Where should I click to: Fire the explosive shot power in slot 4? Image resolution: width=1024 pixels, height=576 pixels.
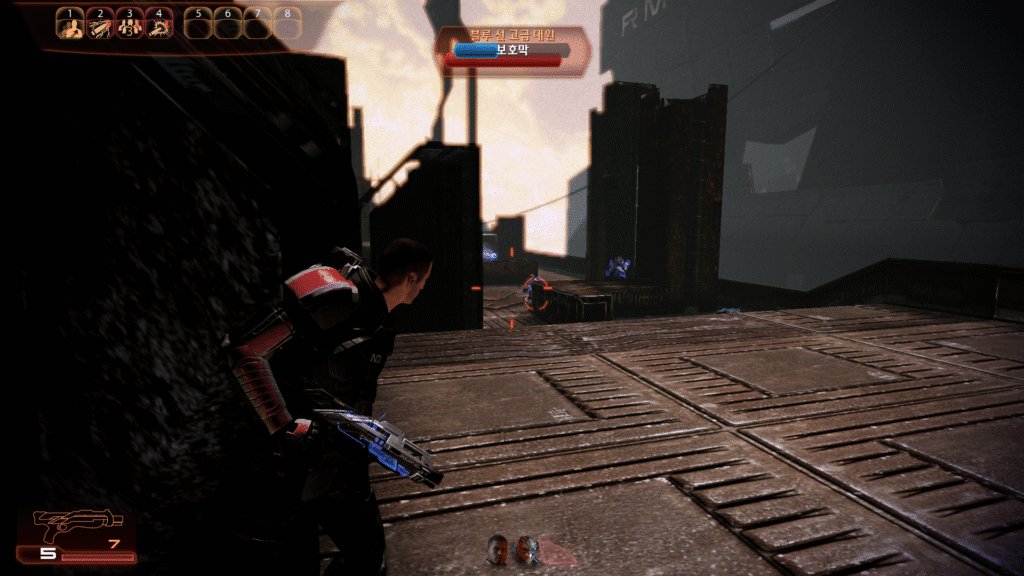[159, 25]
